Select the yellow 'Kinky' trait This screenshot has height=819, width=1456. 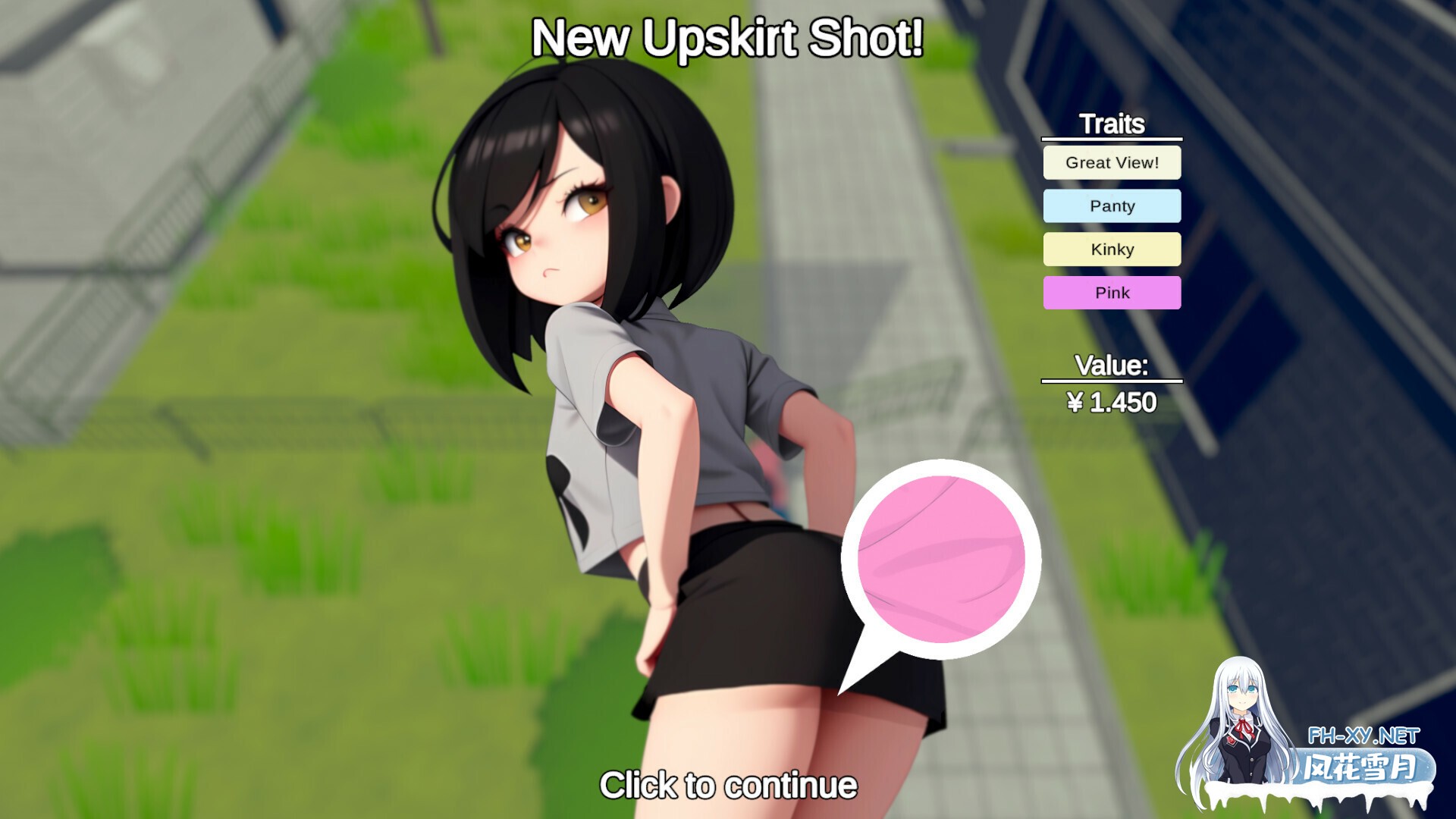pos(1112,249)
